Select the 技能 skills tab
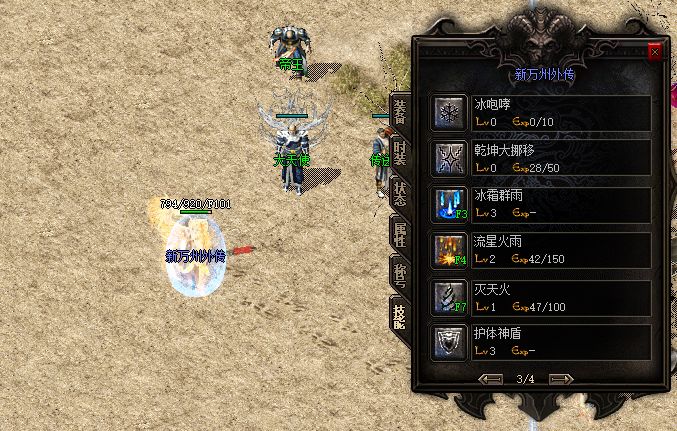The height and width of the screenshot is (431, 677). (400, 314)
